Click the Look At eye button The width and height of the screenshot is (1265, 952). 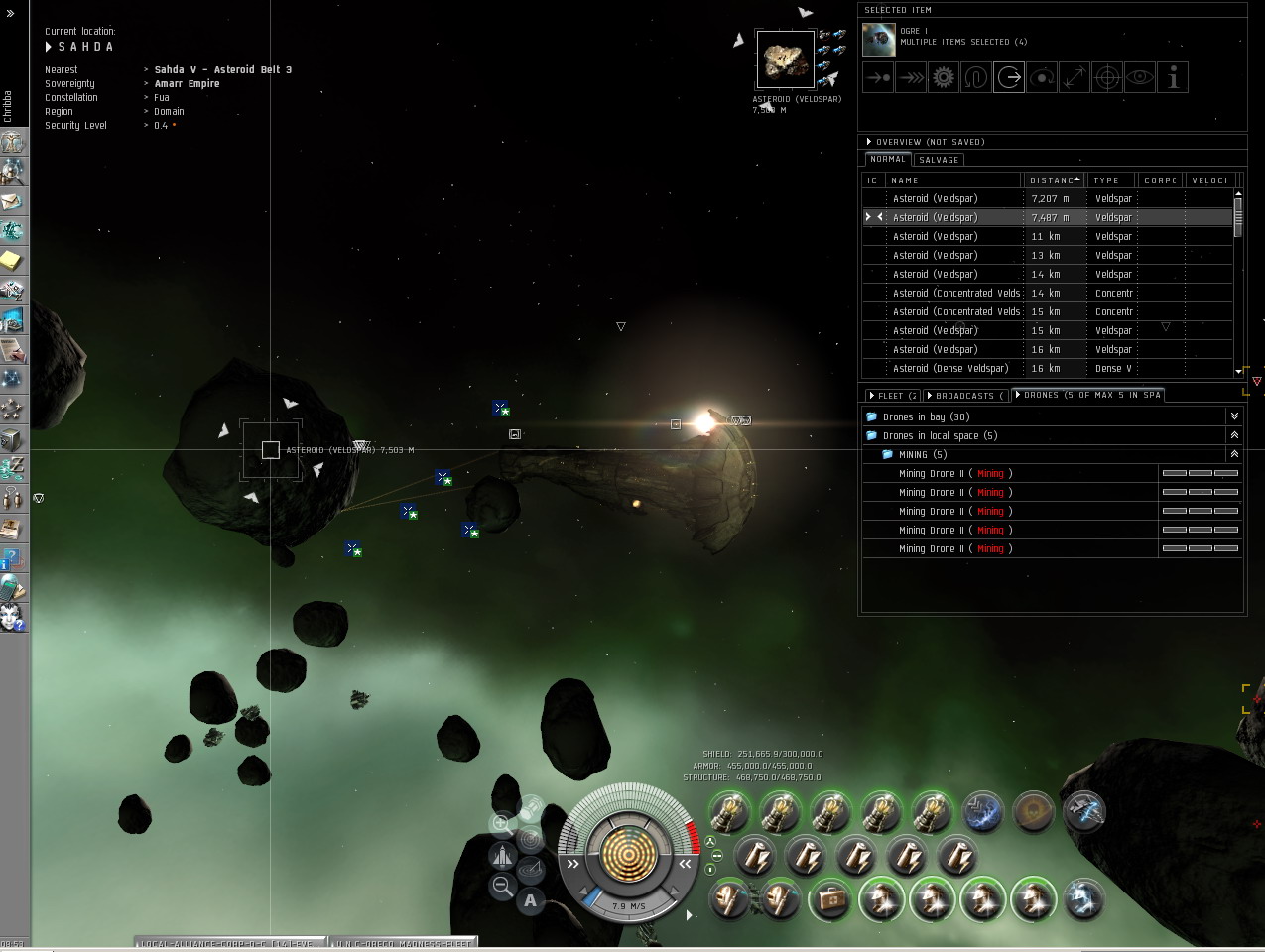coord(1140,77)
